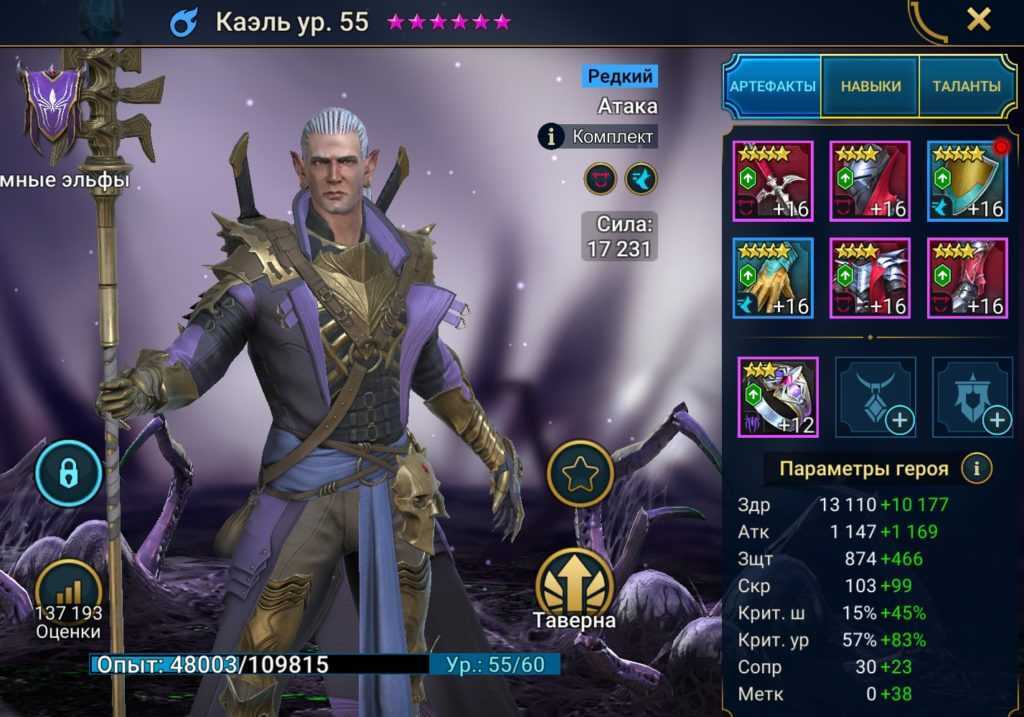Image resolution: width=1024 pixels, height=717 pixels.
Task: Open the Таланты tab
Action: tap(966, 86)
